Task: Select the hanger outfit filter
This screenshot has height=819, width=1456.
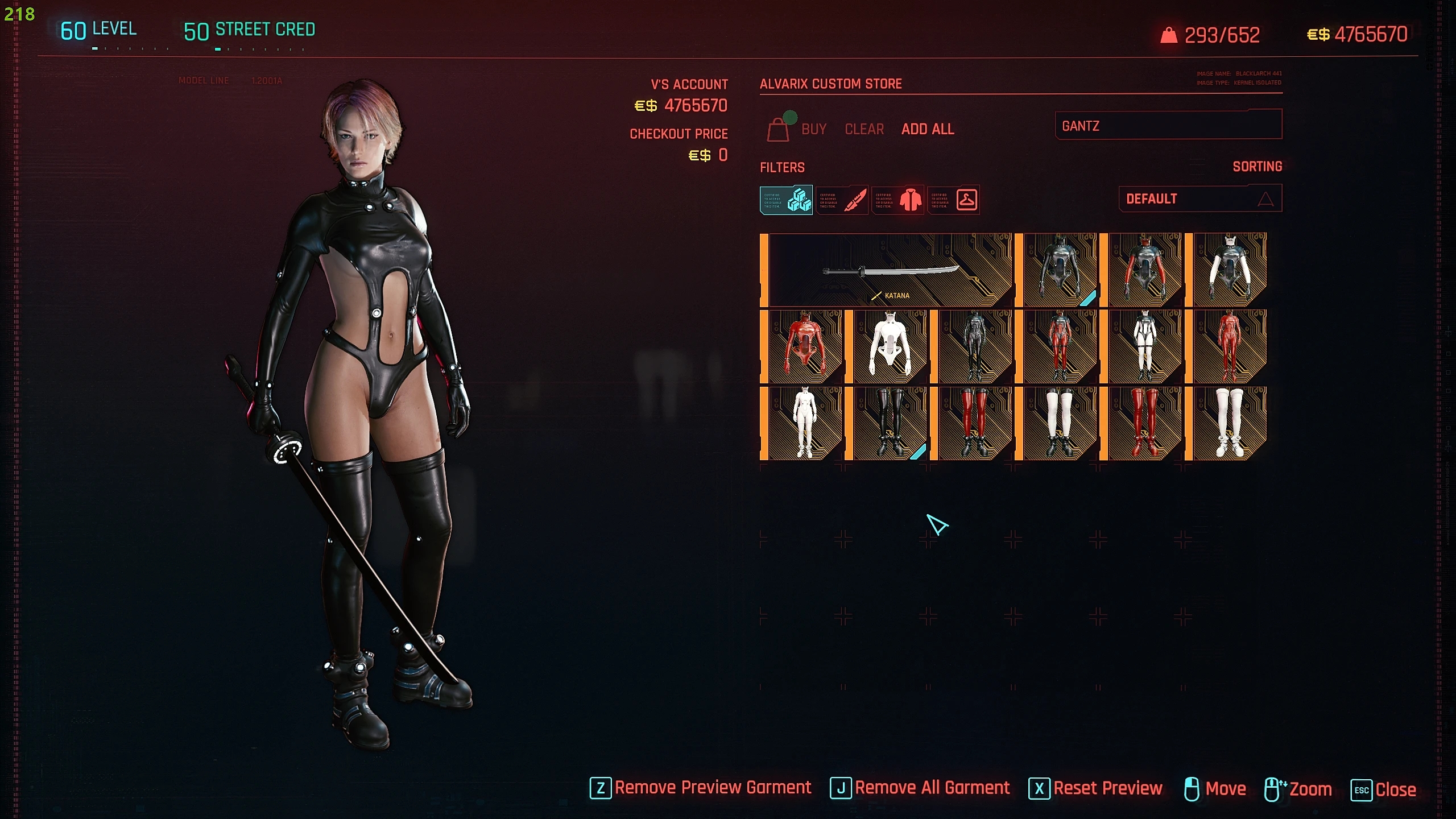Action: (x=954, y=200)
